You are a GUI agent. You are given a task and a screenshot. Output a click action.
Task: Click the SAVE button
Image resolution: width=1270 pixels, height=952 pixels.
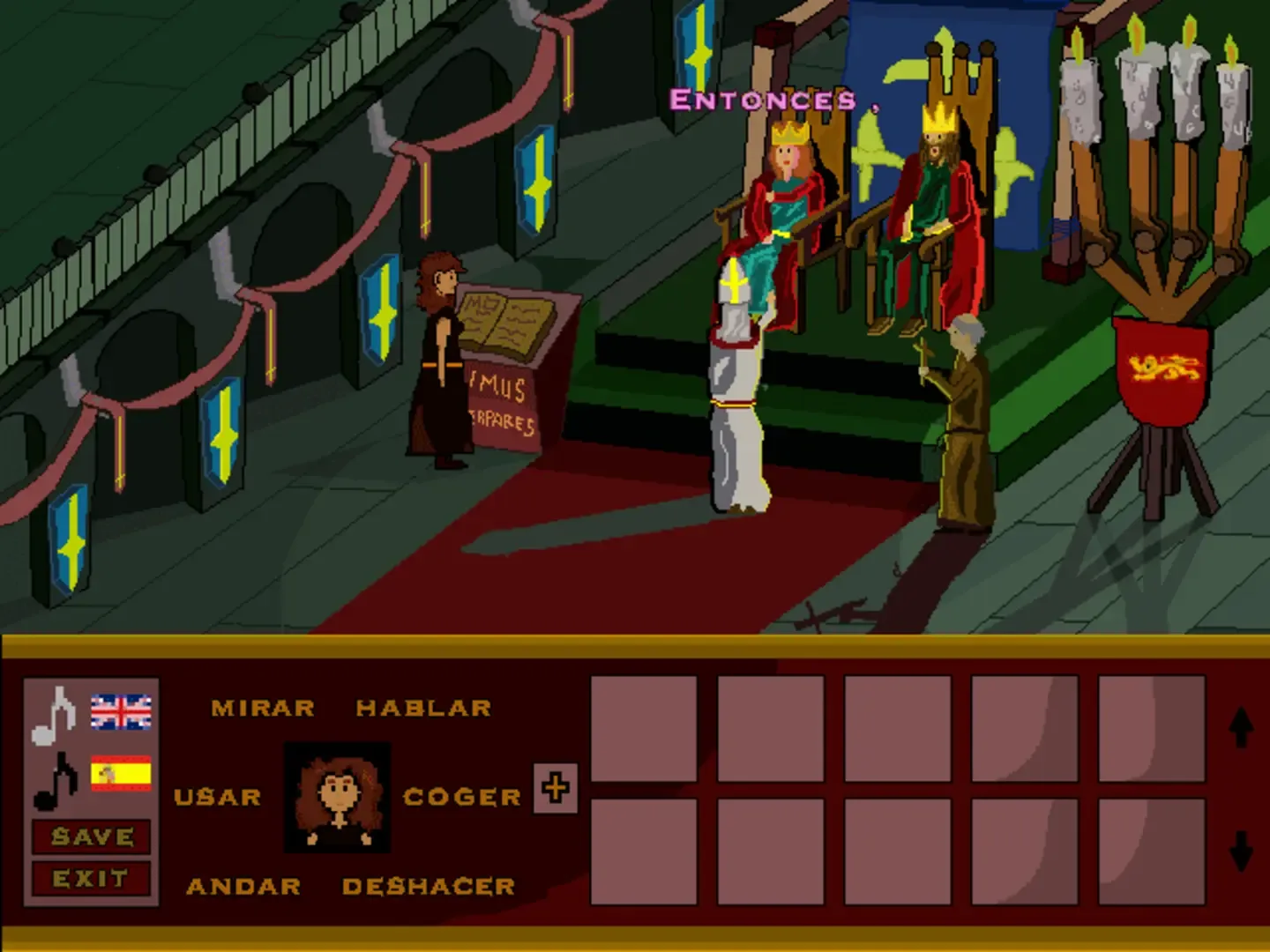coord(90,837)
